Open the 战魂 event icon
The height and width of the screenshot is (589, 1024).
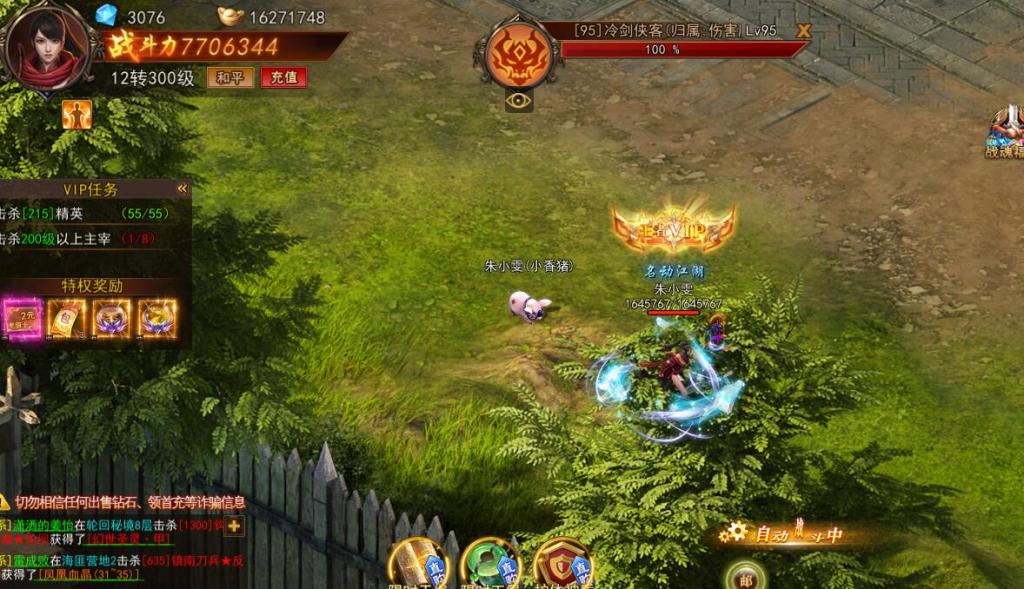[x=1005, y=132]
